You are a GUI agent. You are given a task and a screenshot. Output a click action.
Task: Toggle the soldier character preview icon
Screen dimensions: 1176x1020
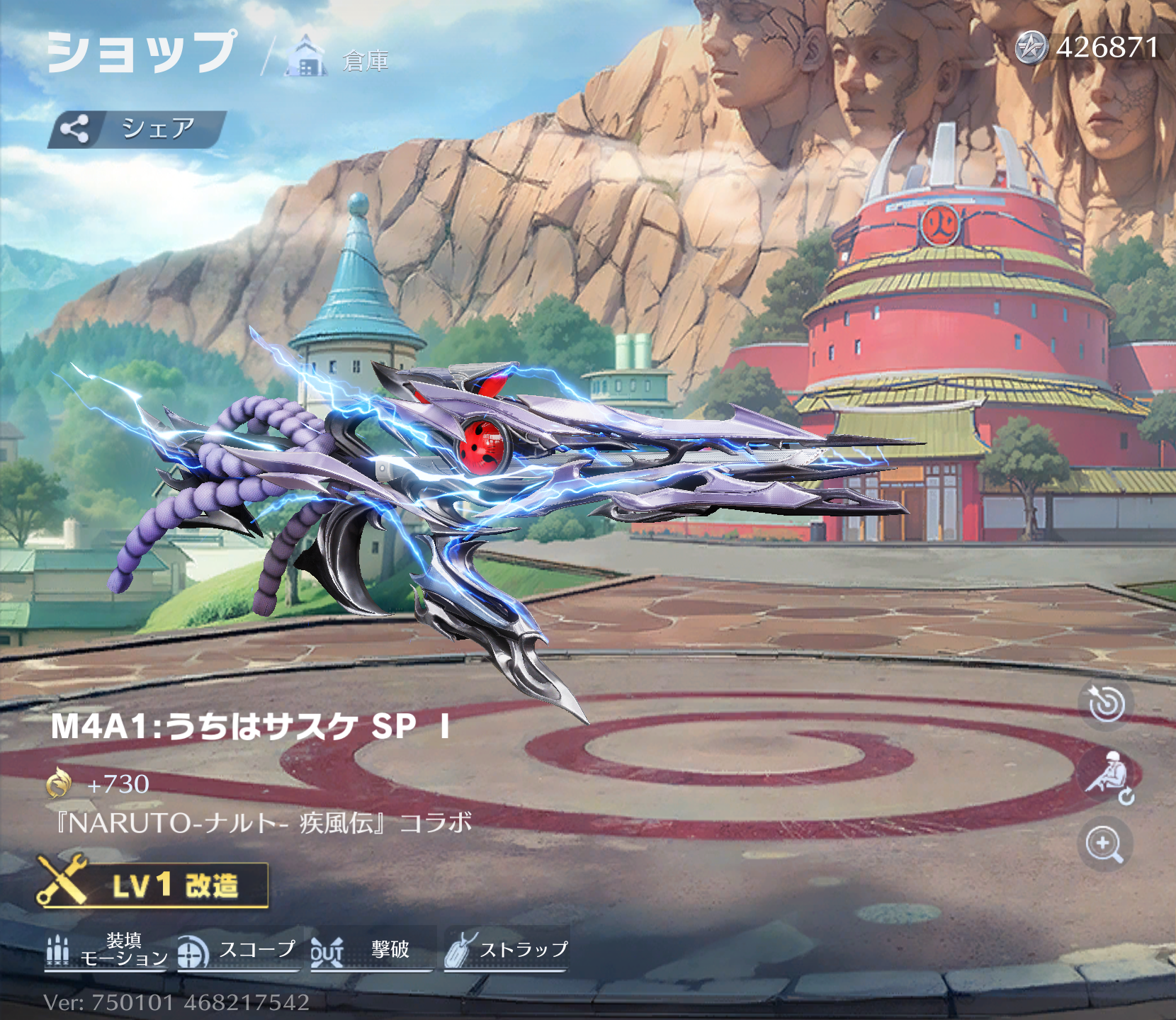point(1107,777)
